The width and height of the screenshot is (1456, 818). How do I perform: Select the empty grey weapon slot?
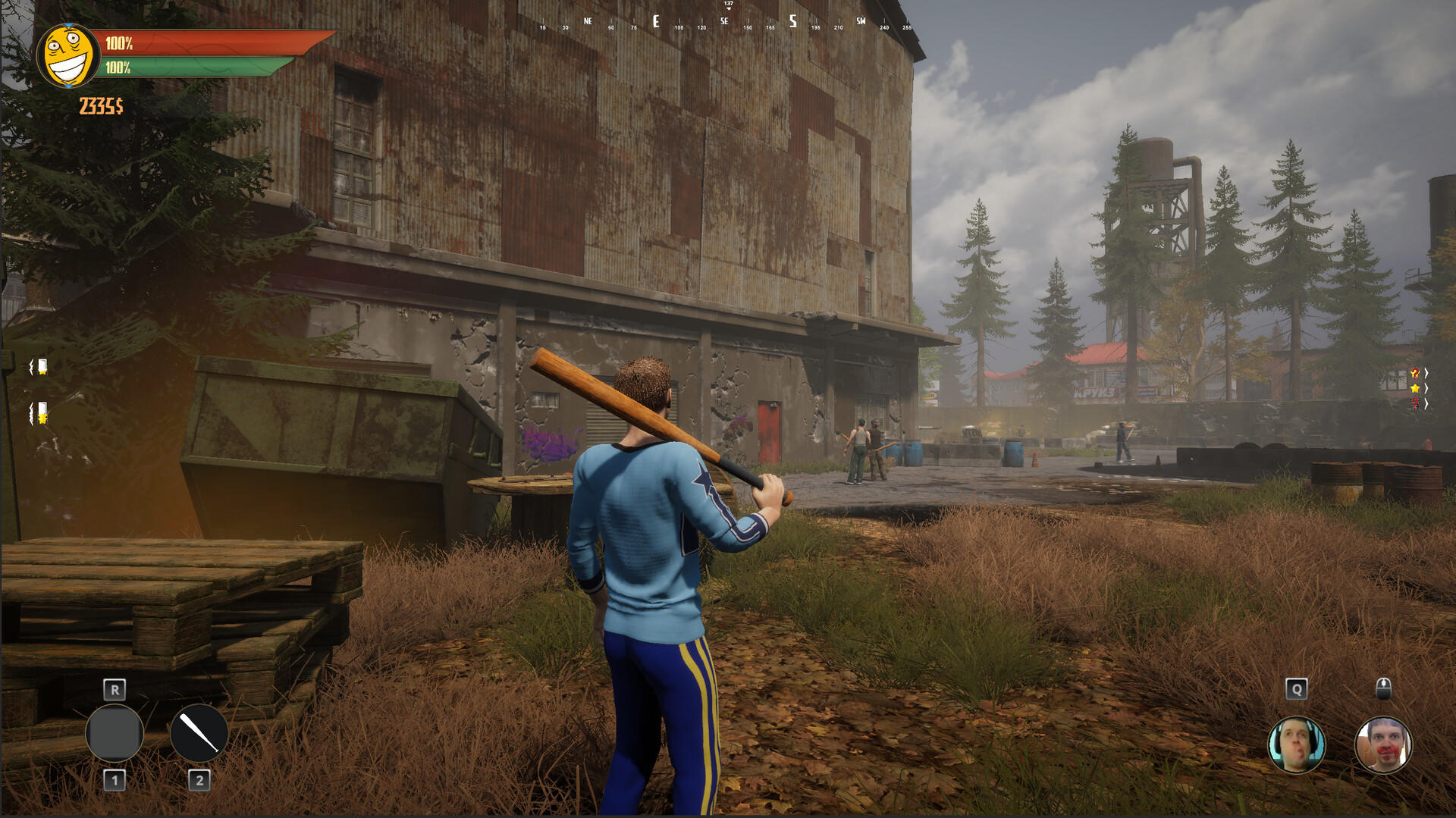coord(115,733)
